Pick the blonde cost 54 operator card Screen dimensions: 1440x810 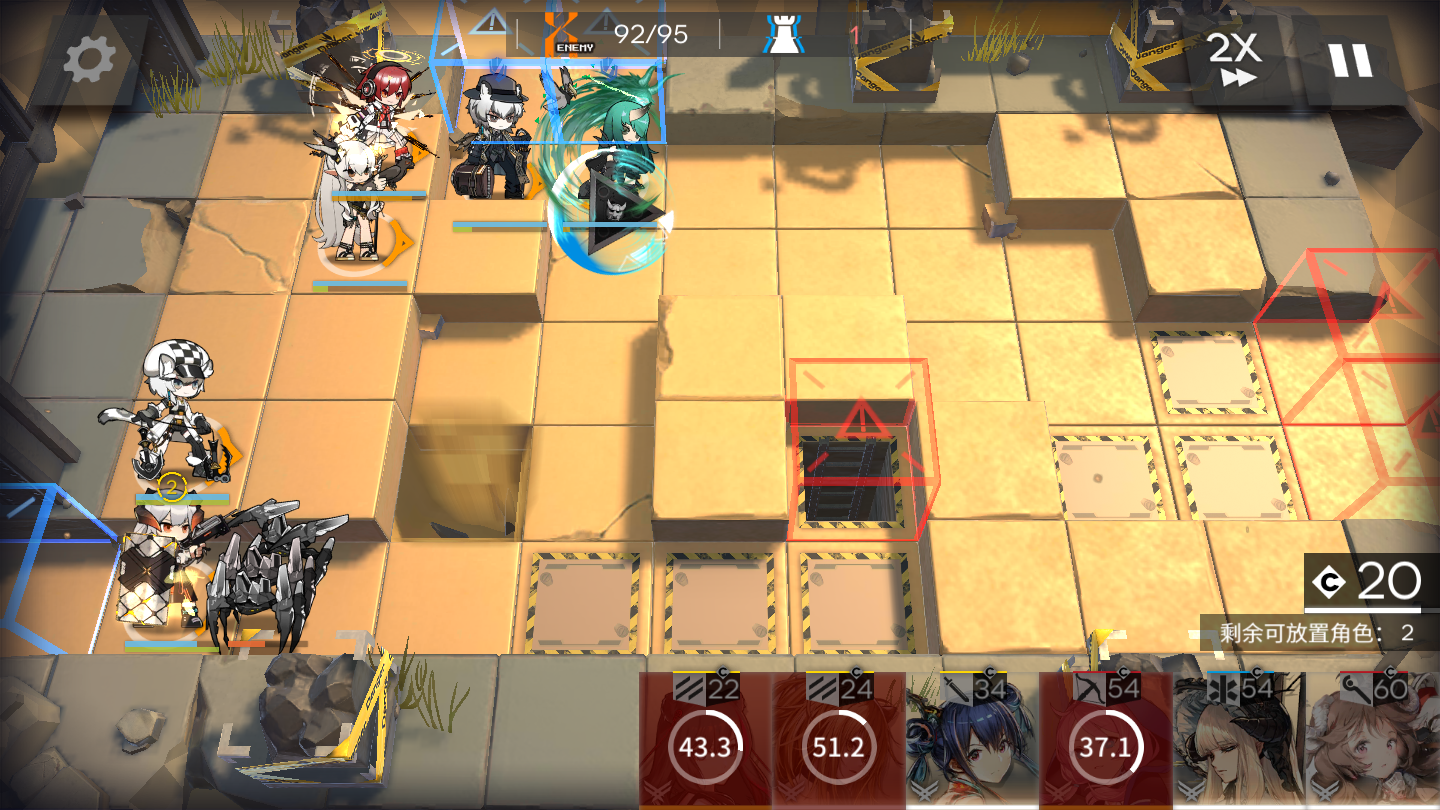(1238, 740)
